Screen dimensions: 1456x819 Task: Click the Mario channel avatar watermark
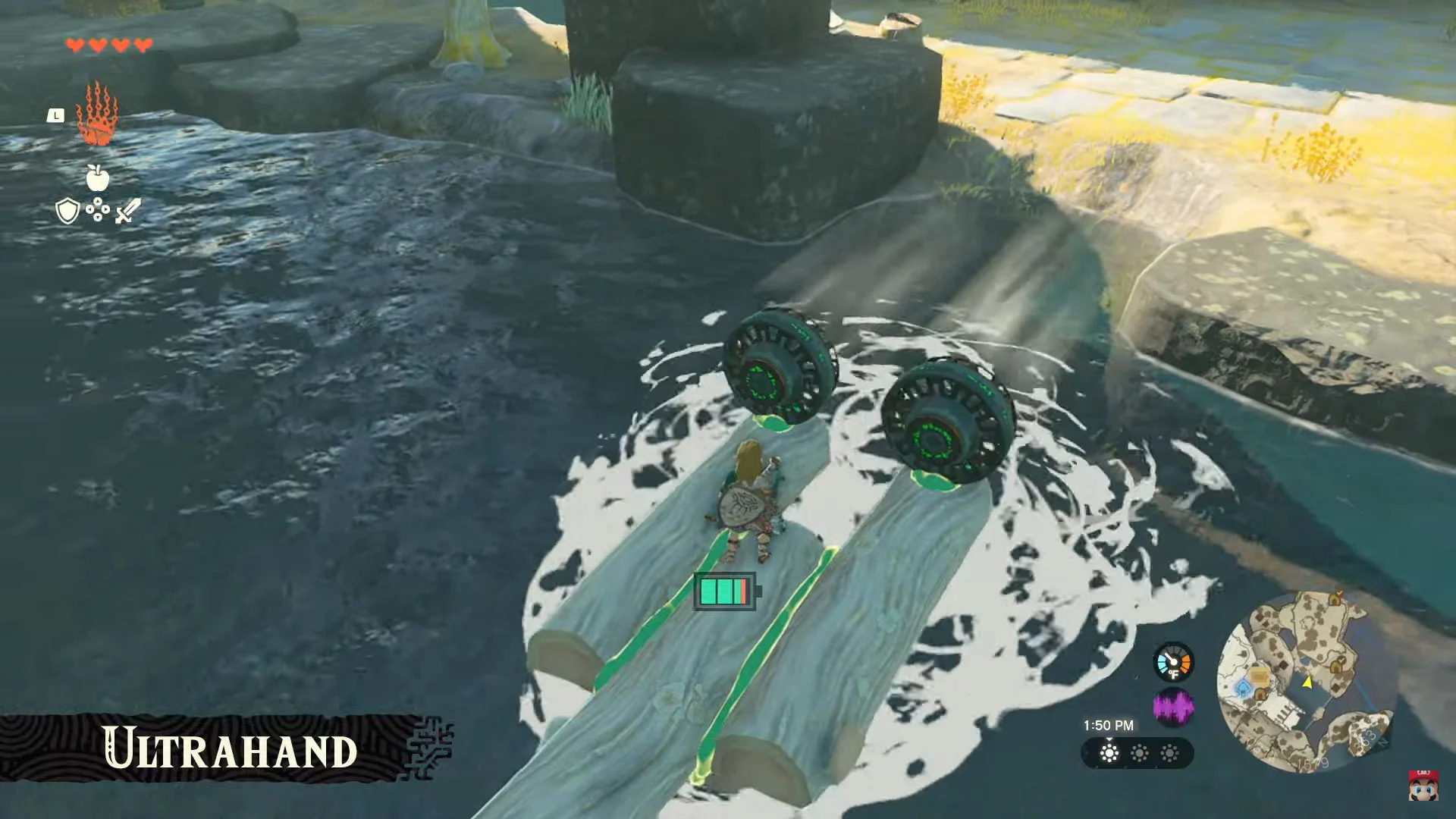pos(1423,786)
